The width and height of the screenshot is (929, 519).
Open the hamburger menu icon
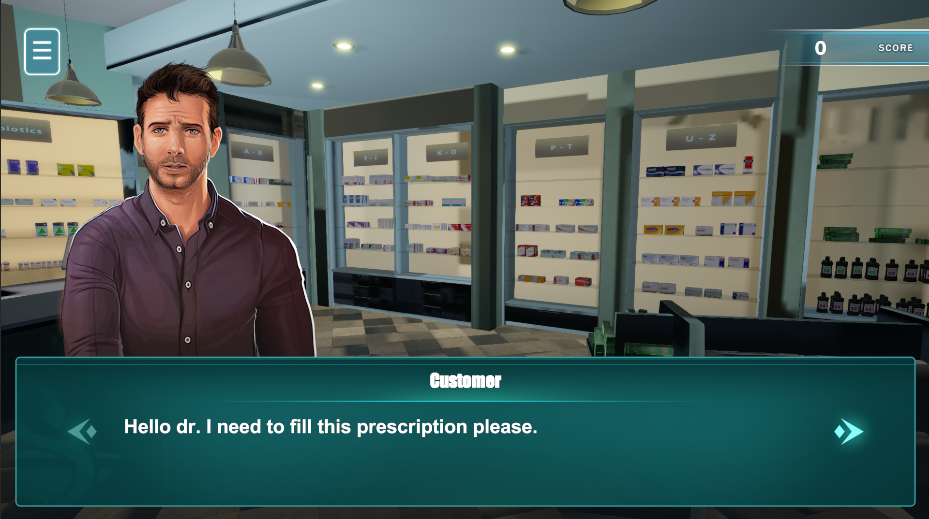click(x=42, y=51)
